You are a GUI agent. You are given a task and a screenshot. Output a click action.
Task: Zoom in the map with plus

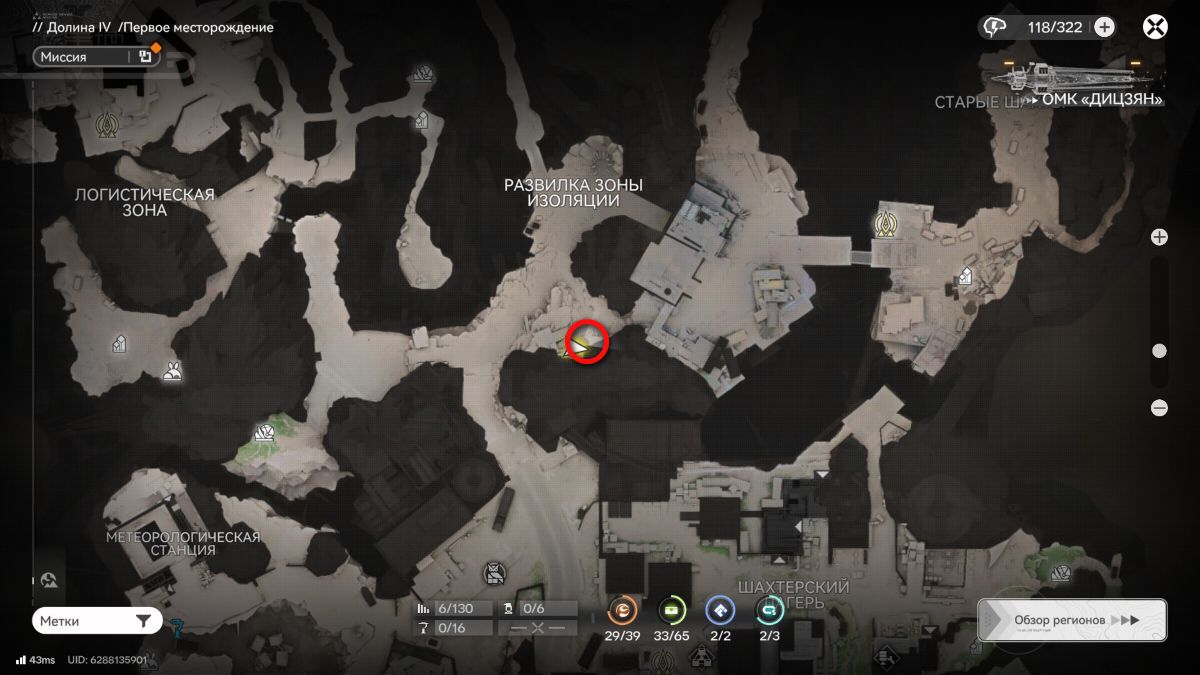(x=1159, y=237)
